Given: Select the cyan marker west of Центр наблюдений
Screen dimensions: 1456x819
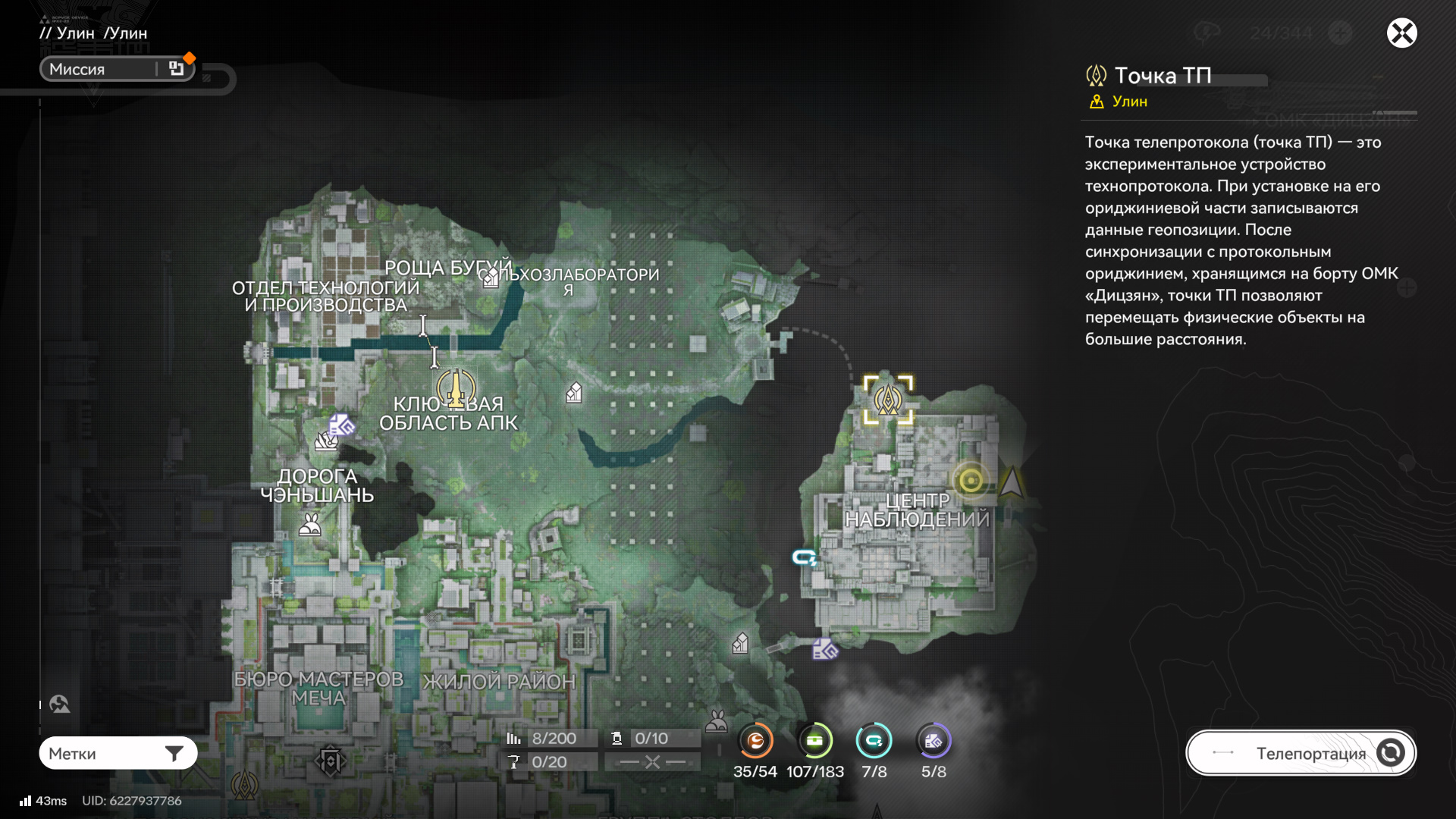Looking at the screenshot, I should pos(804,558).
